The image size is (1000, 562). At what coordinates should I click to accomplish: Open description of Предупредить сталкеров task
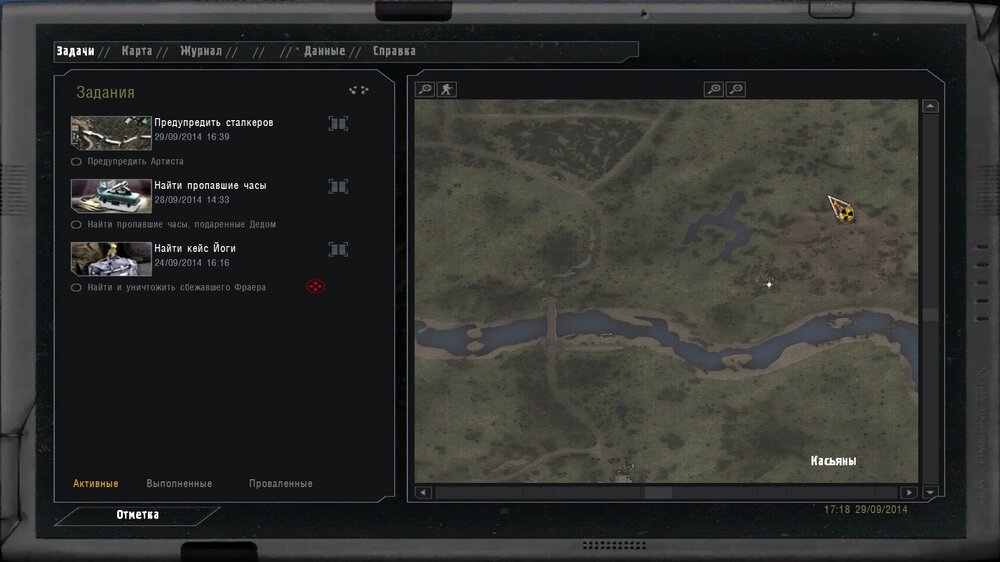[338, 124]
